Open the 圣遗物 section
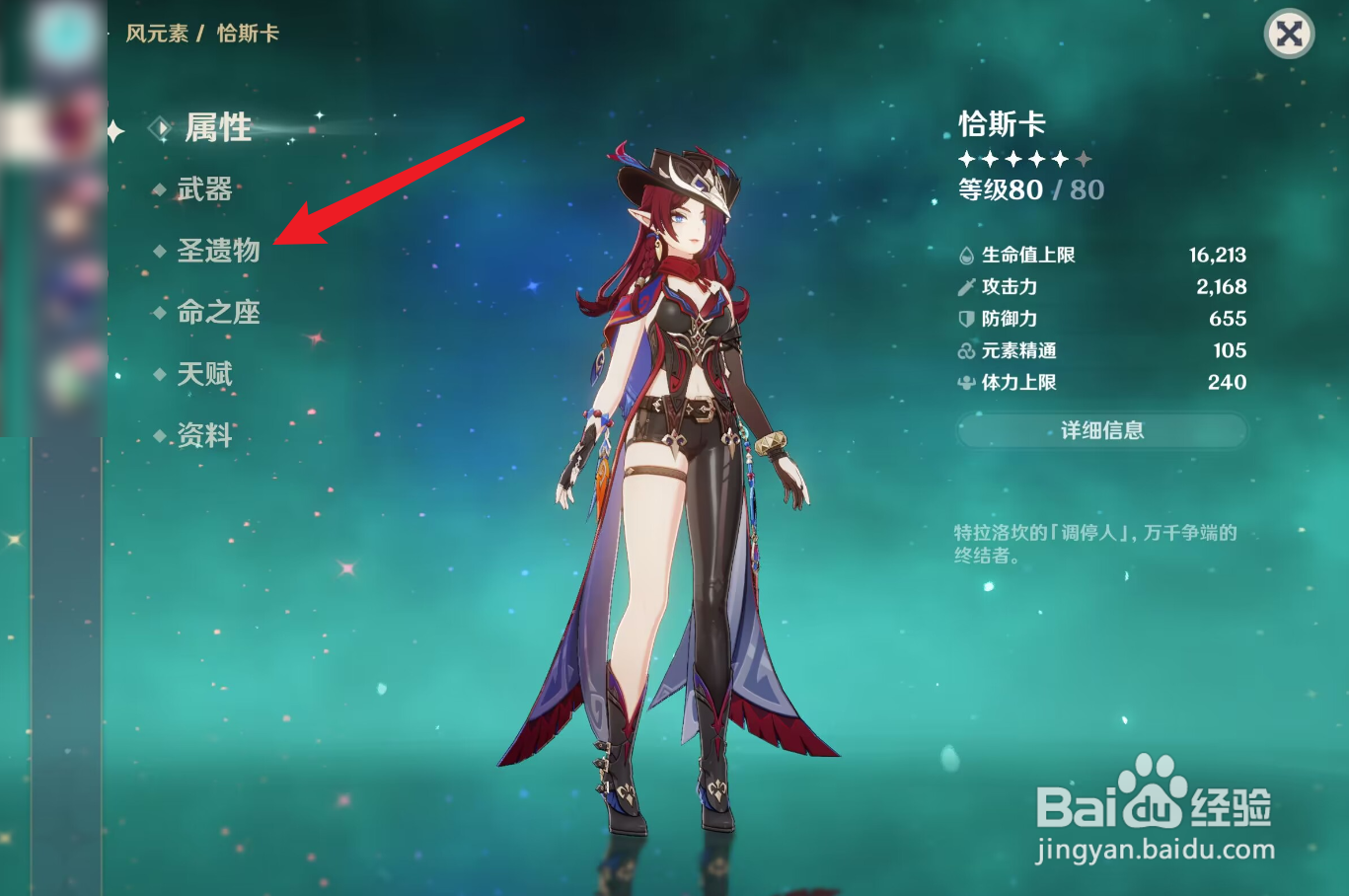The height and width of the screenshot is (896, 1349). coord(219,252)
